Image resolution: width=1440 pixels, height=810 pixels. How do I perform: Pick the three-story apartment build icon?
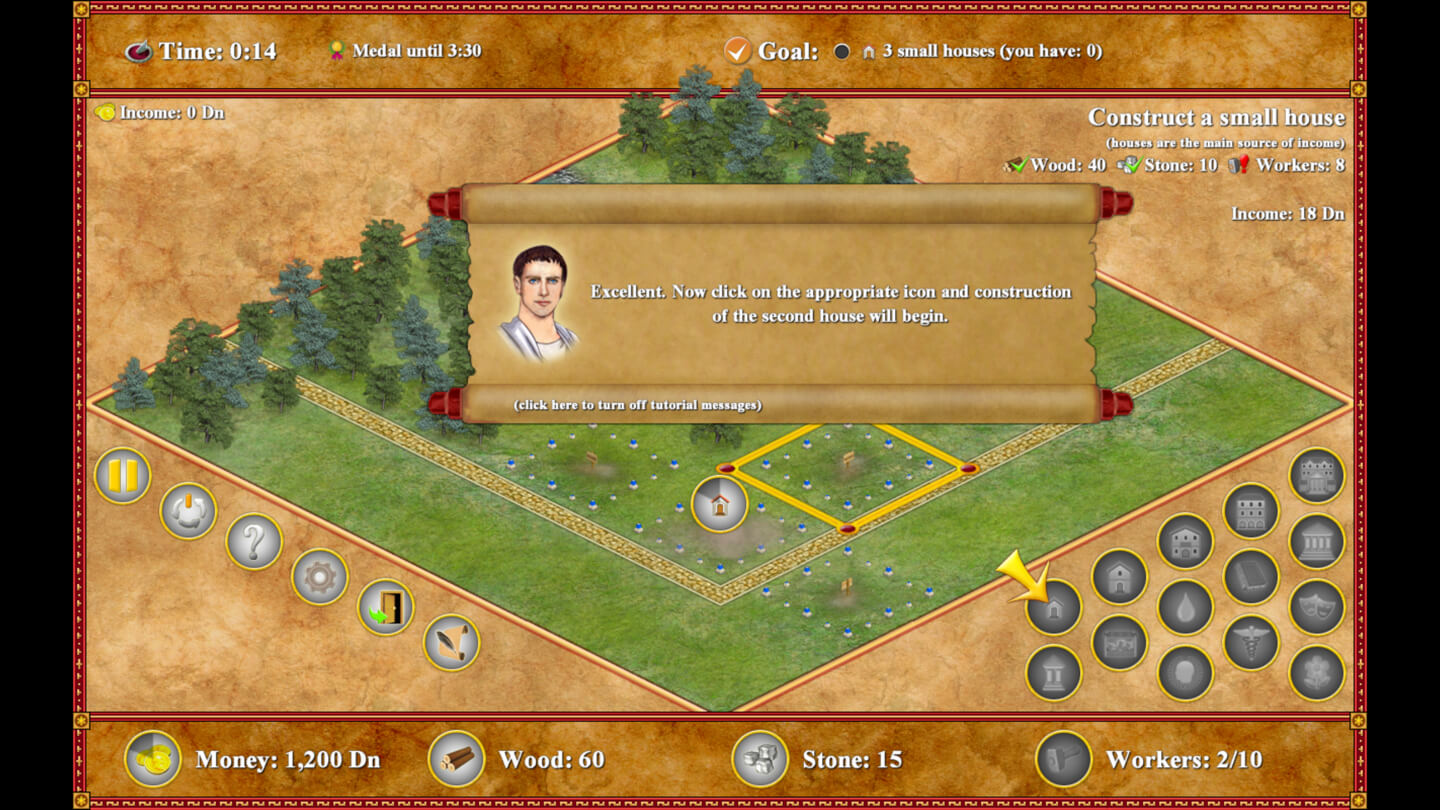[1251, 511]
